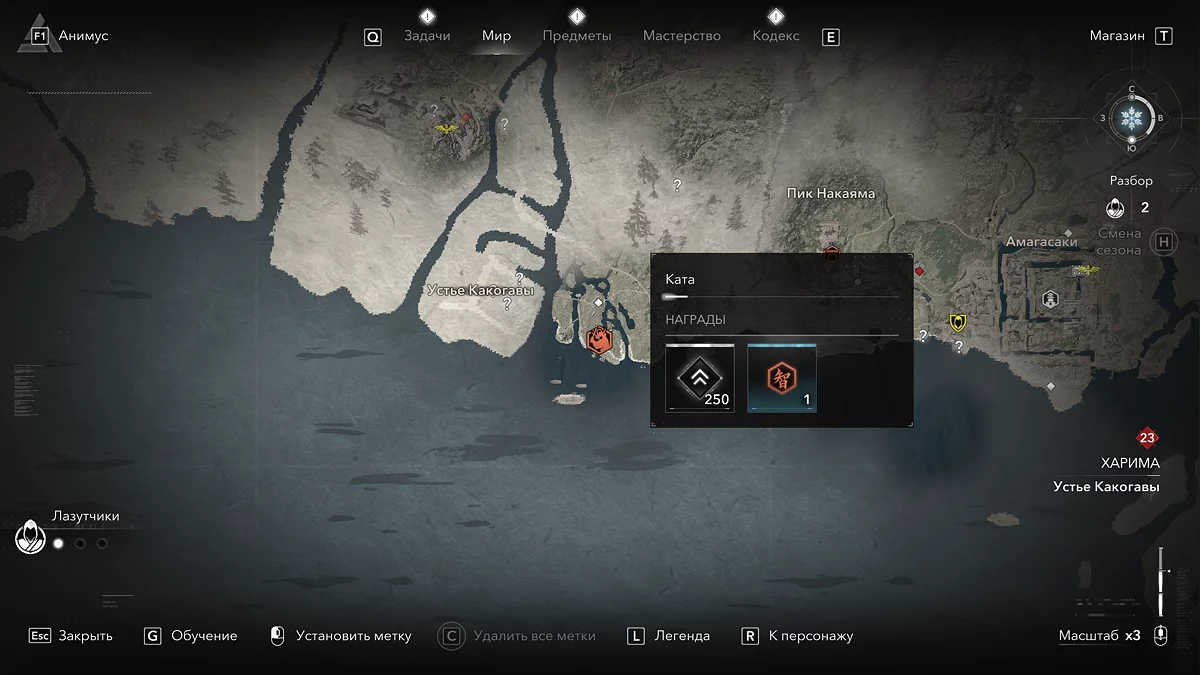The width and height of the screenshot is (1200, 675).
Task: Choose Установить метку
Action: pyautogui.click(x=353, y=636)
